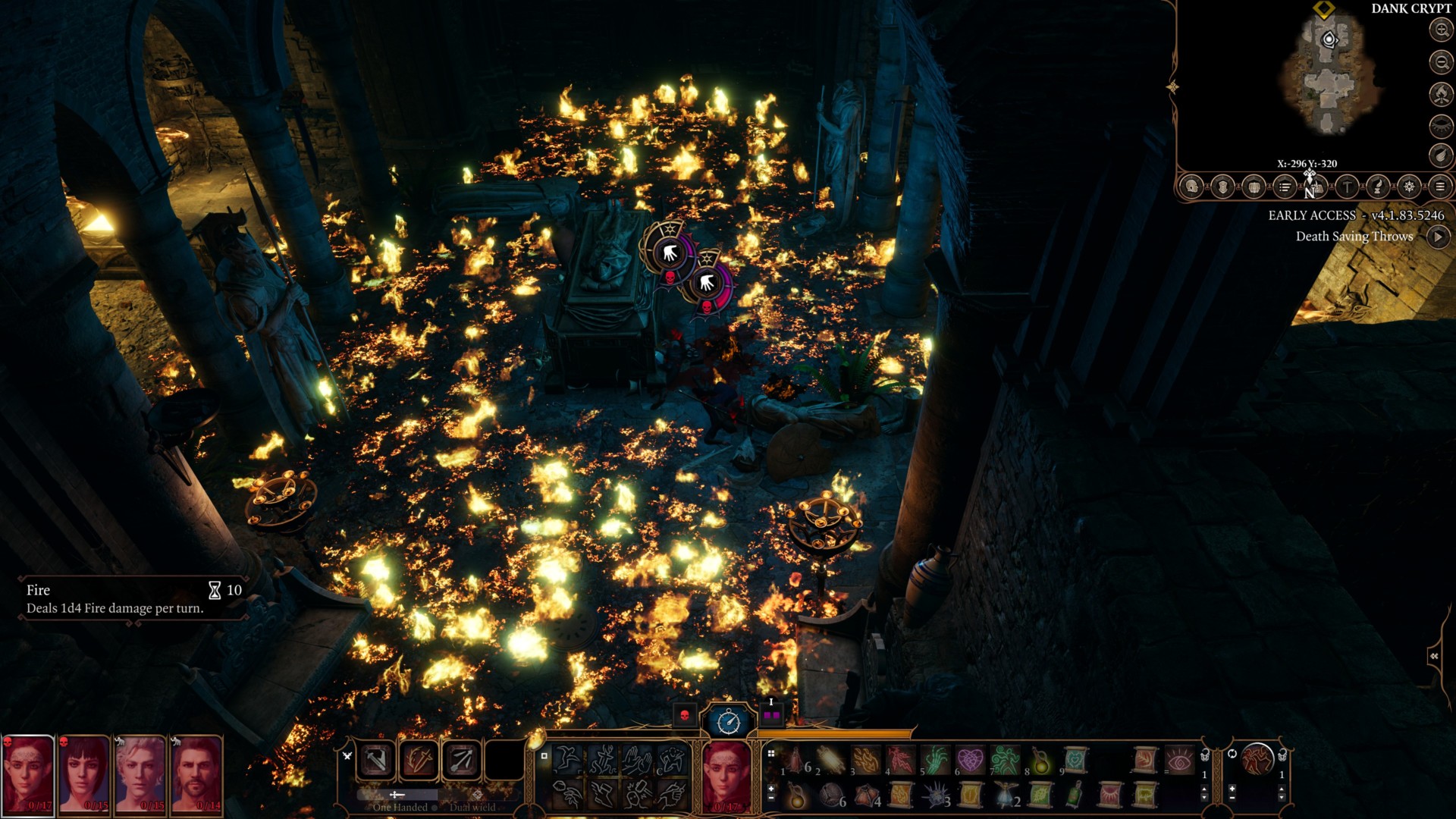Toggle the closed-eye stealth button
Screen dimensions: 1456x819
(1441, 124)
